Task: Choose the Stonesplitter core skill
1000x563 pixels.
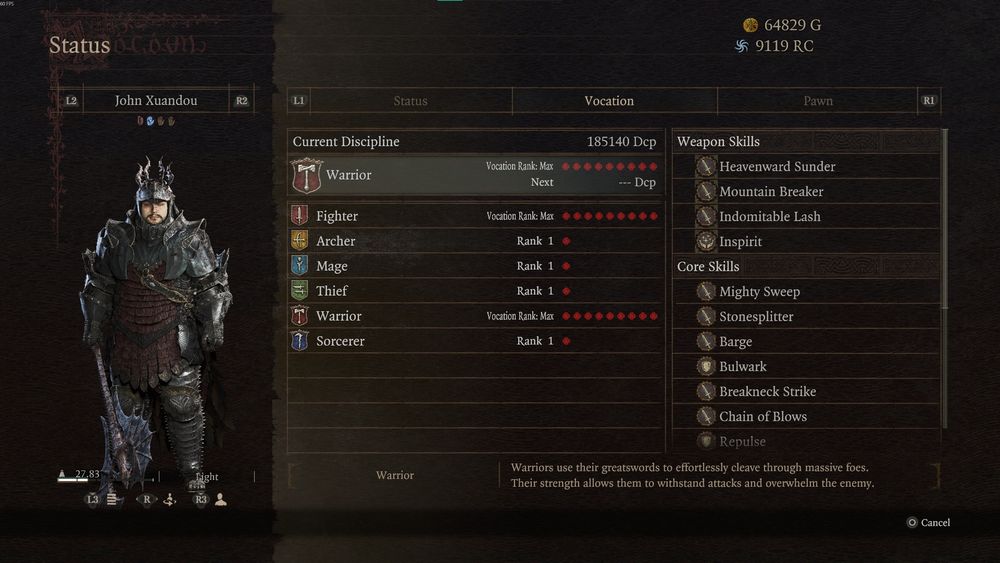Action: tap(756, 317)
